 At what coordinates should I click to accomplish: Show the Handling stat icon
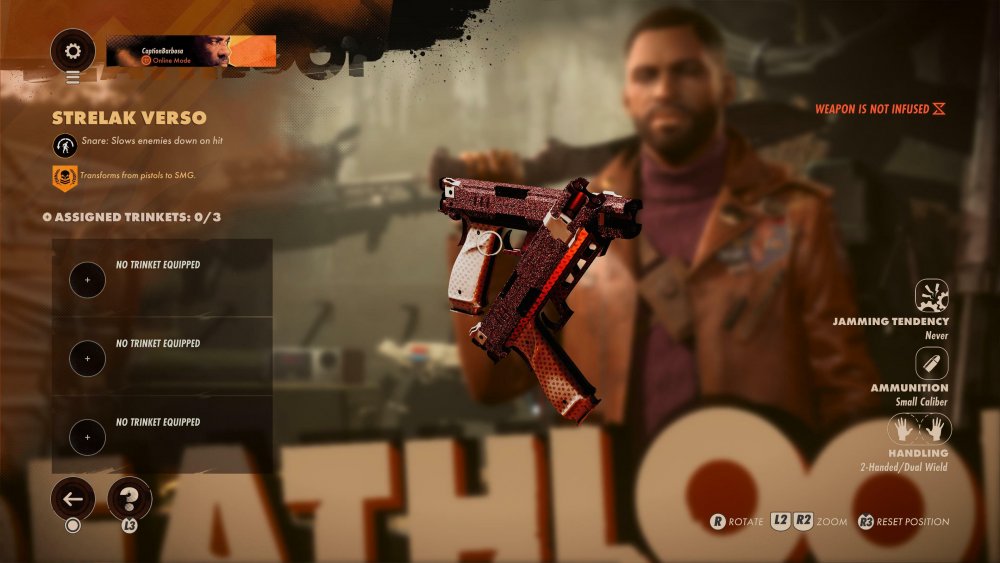pyautogui.click(x=920, y=430)
